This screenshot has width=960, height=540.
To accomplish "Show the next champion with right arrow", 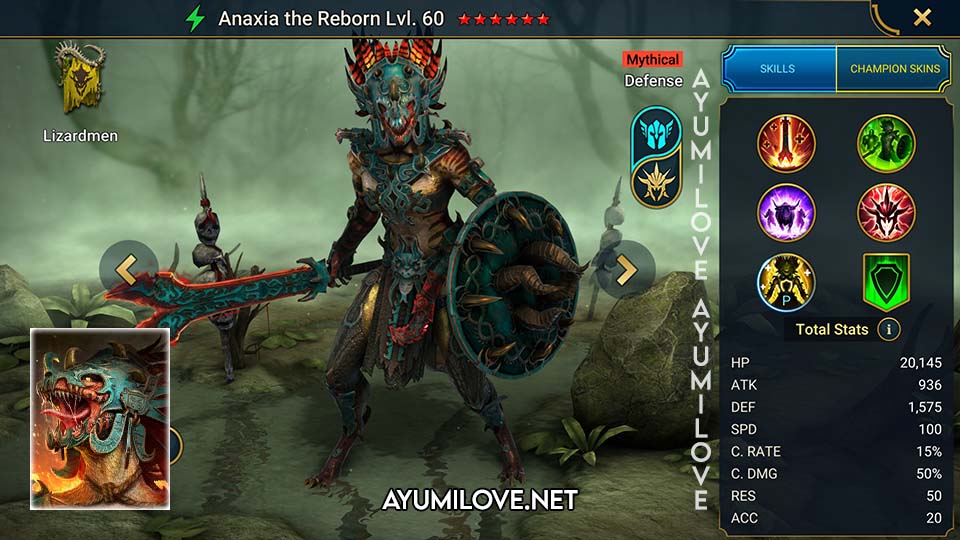I will (626, 269).
